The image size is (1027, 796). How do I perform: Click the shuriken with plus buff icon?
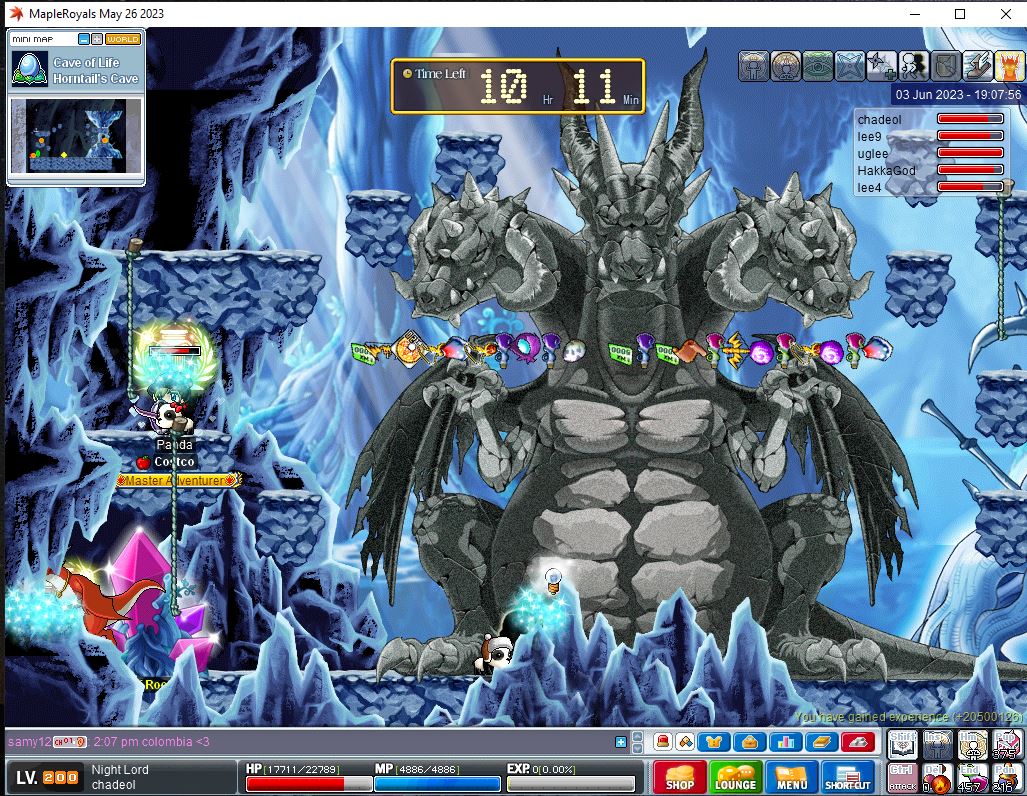(882, 66)
